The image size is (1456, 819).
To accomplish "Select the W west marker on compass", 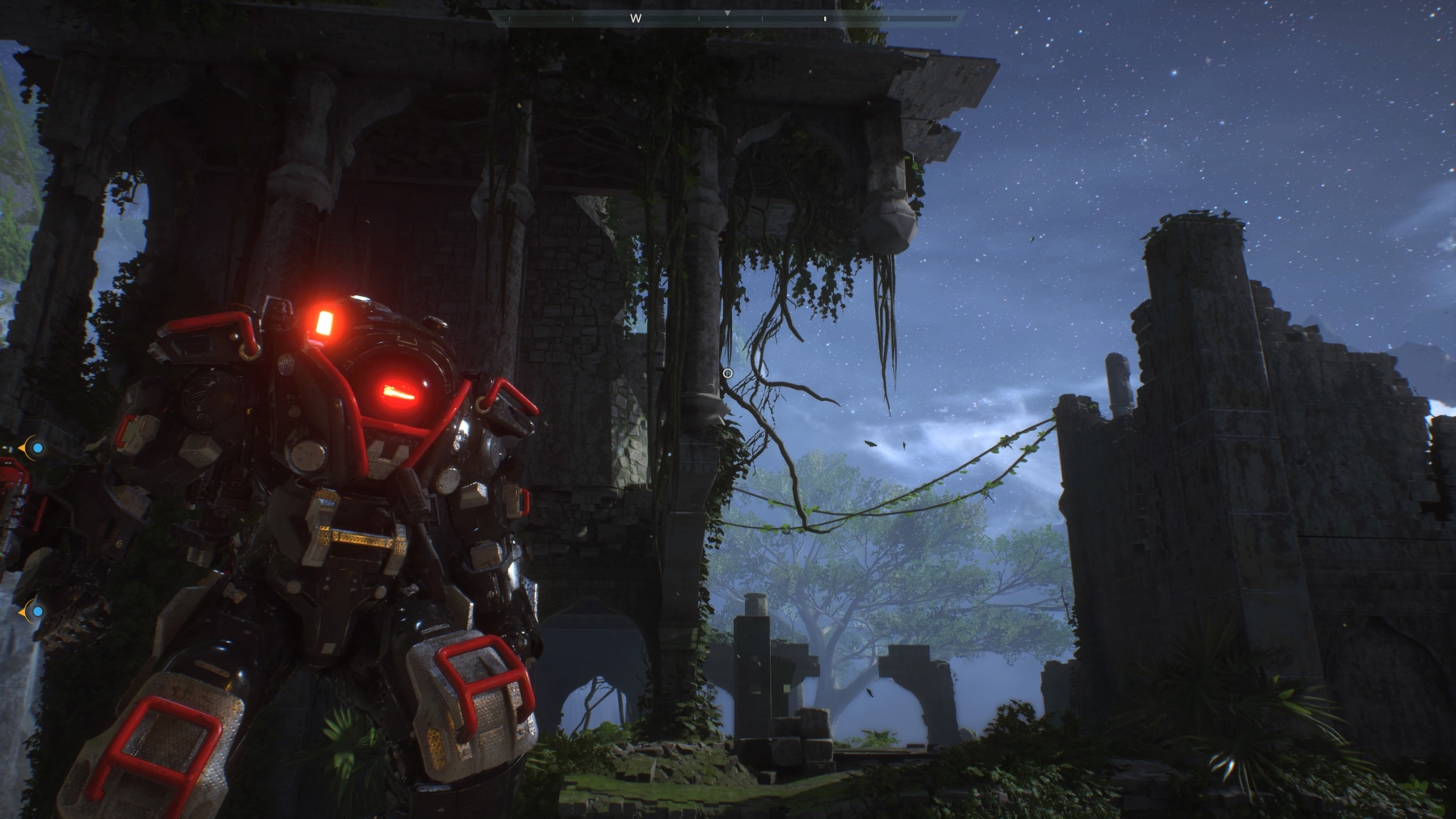I will [636, 18].
